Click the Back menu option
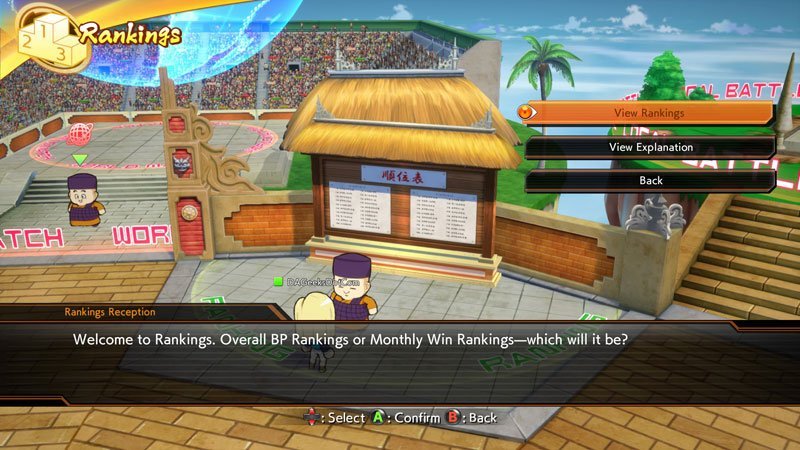The width and height of the screenshot is (800, 450). tap(650, 181)
